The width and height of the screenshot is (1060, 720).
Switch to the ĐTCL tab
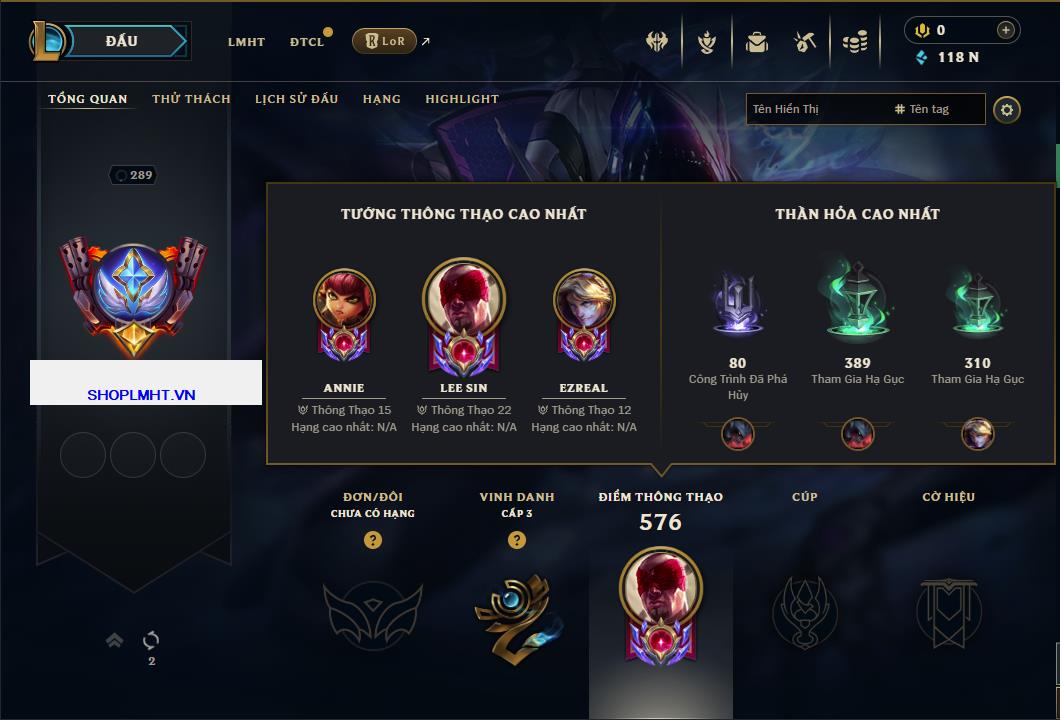click(307, 42)
